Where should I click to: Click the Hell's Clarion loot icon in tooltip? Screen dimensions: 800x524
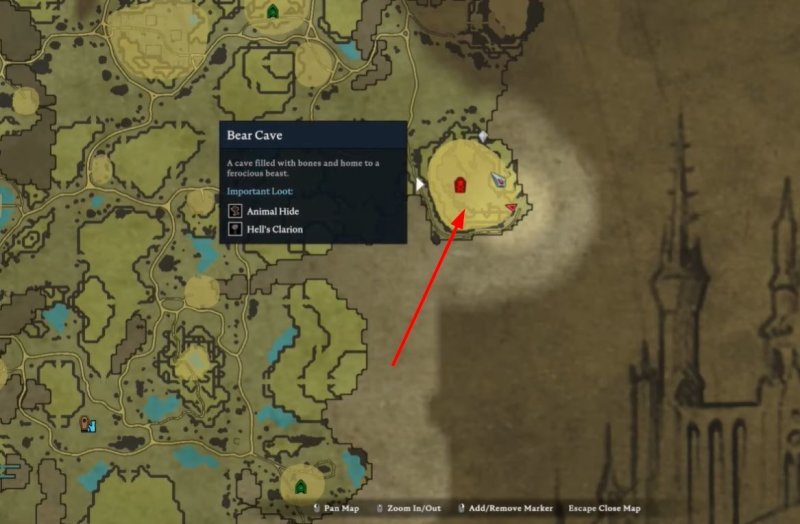(x=235, y=229)
